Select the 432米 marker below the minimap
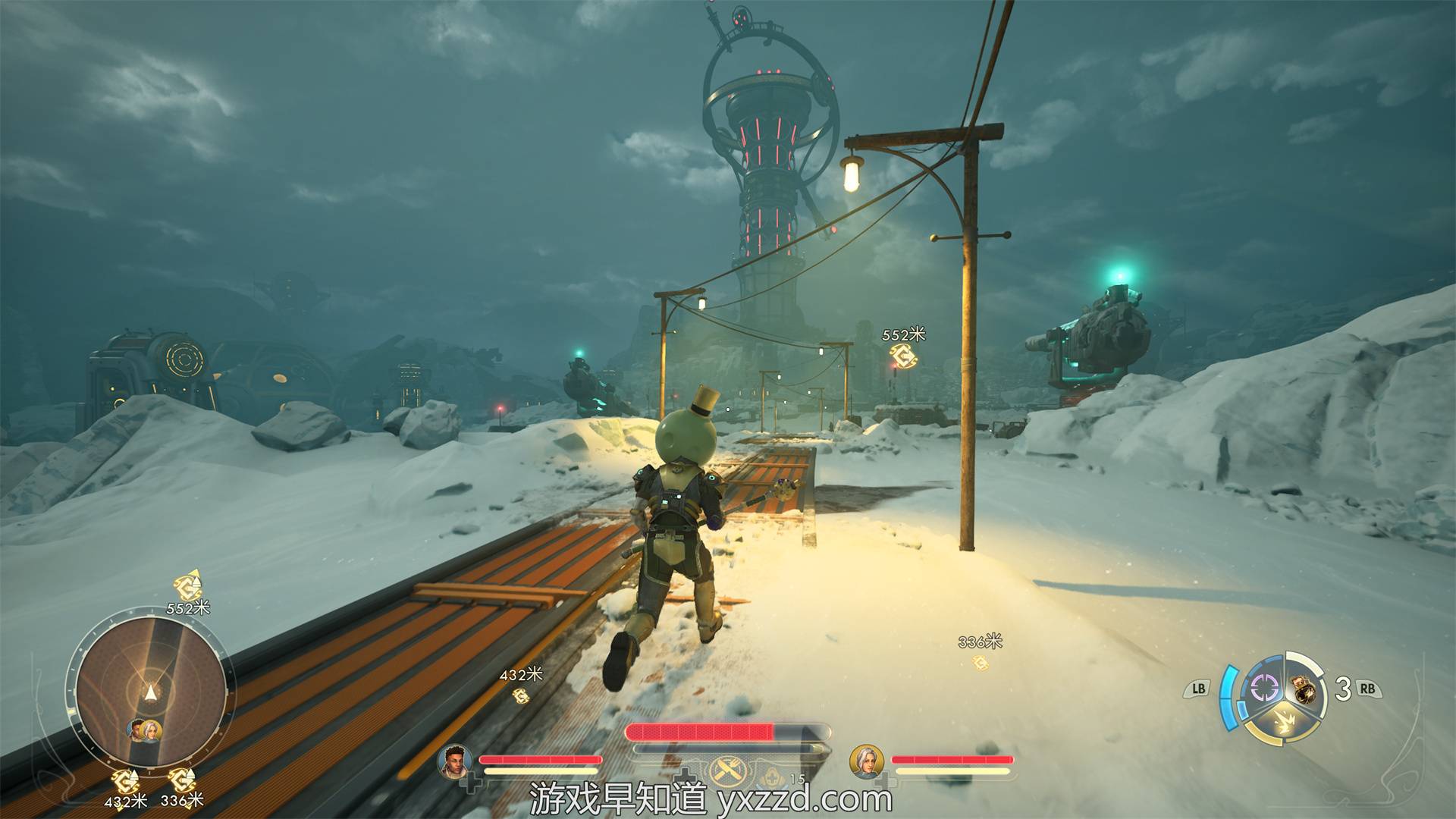 pos(125,780)
